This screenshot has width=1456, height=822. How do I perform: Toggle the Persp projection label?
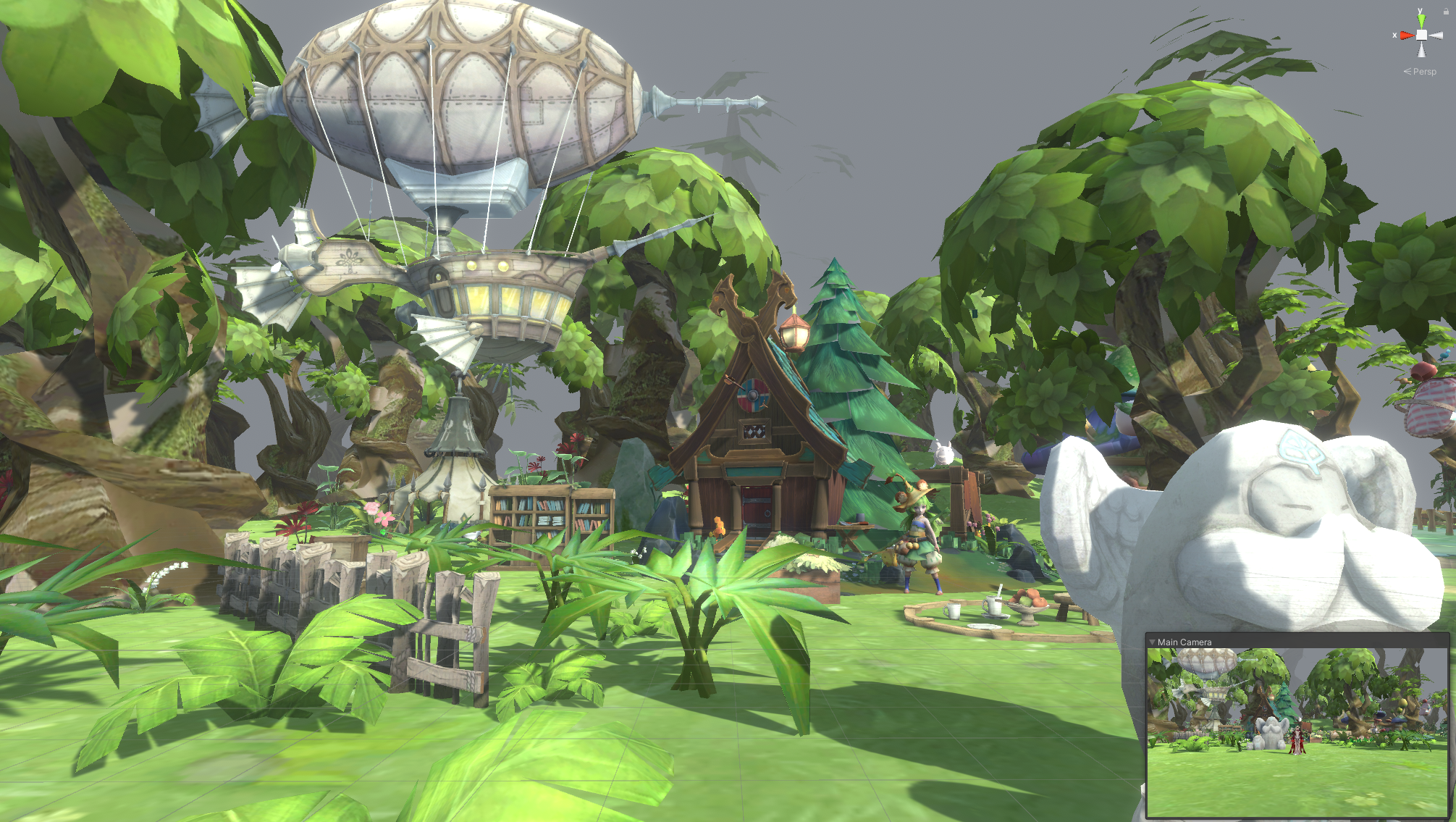[x=1423, y=72]
